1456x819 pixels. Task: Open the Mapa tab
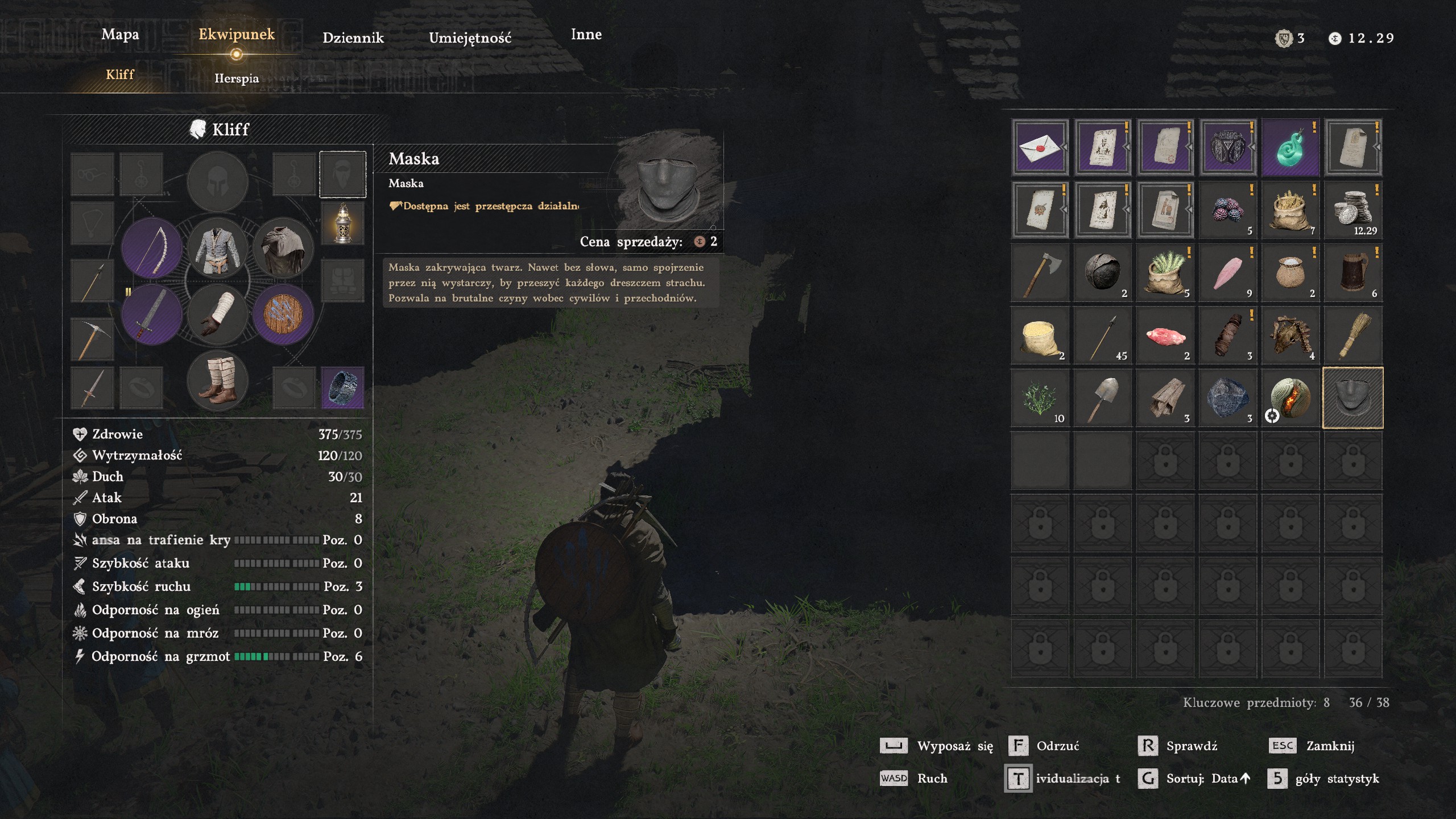tap(120, 35)
